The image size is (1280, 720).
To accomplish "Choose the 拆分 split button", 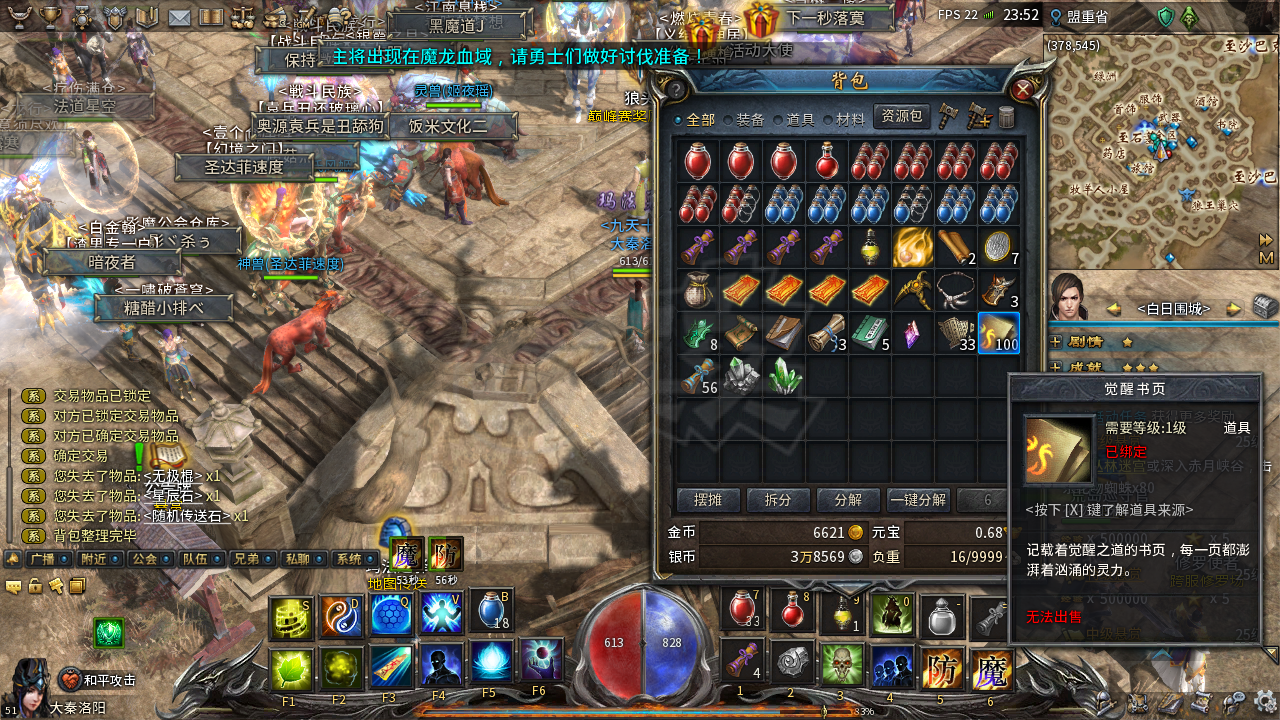I will coord(778,500).
